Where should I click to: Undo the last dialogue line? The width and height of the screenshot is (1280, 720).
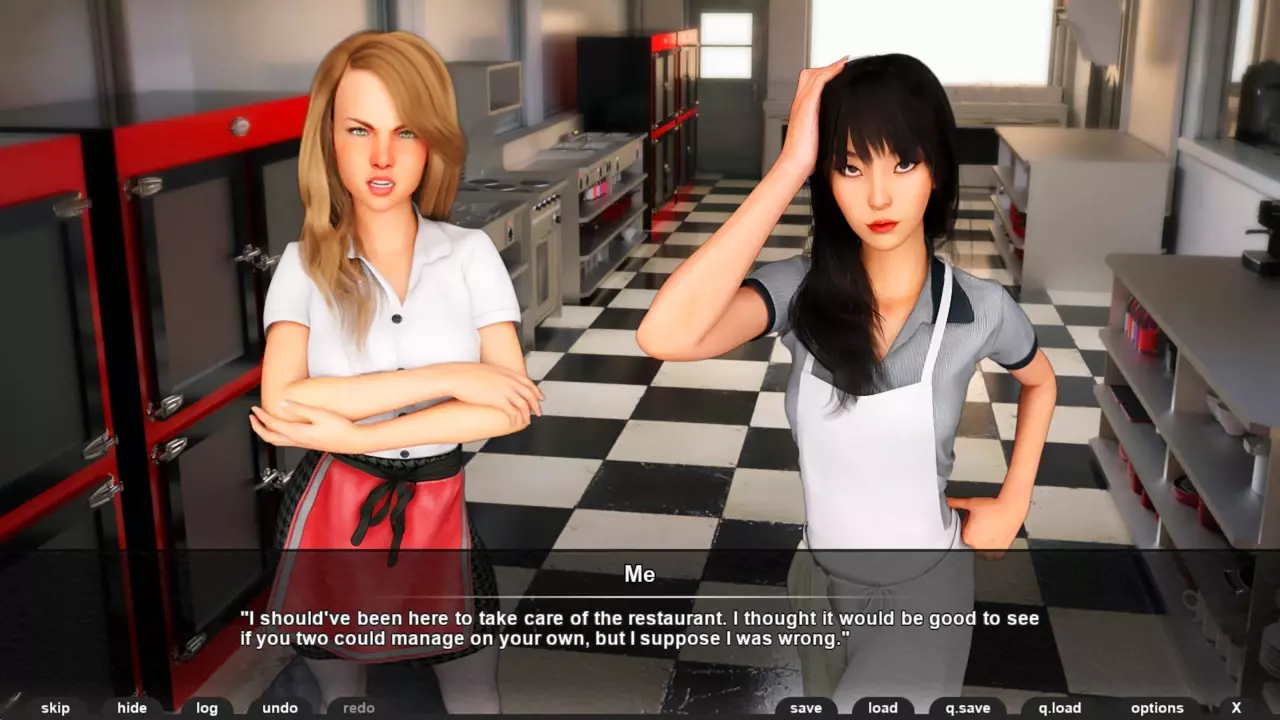(x=280, y=708)
